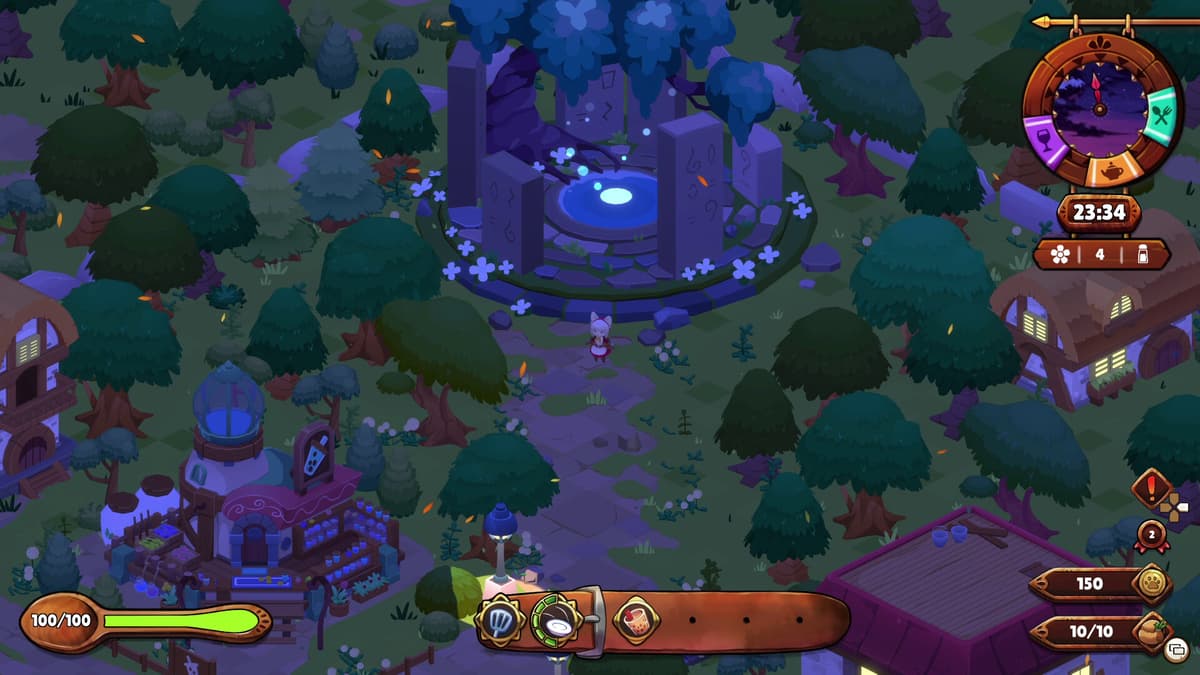Image resolution: width=1200 pixels, height=675 pixels.
Task: Open the red exclamation quest alert
Action: [x=1151, y=489]
